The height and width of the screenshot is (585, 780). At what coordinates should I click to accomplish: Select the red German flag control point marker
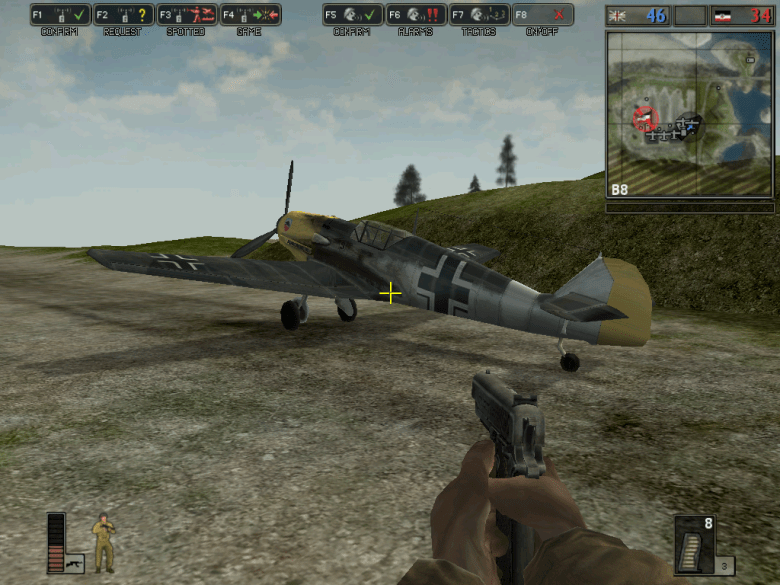[644, 118]
